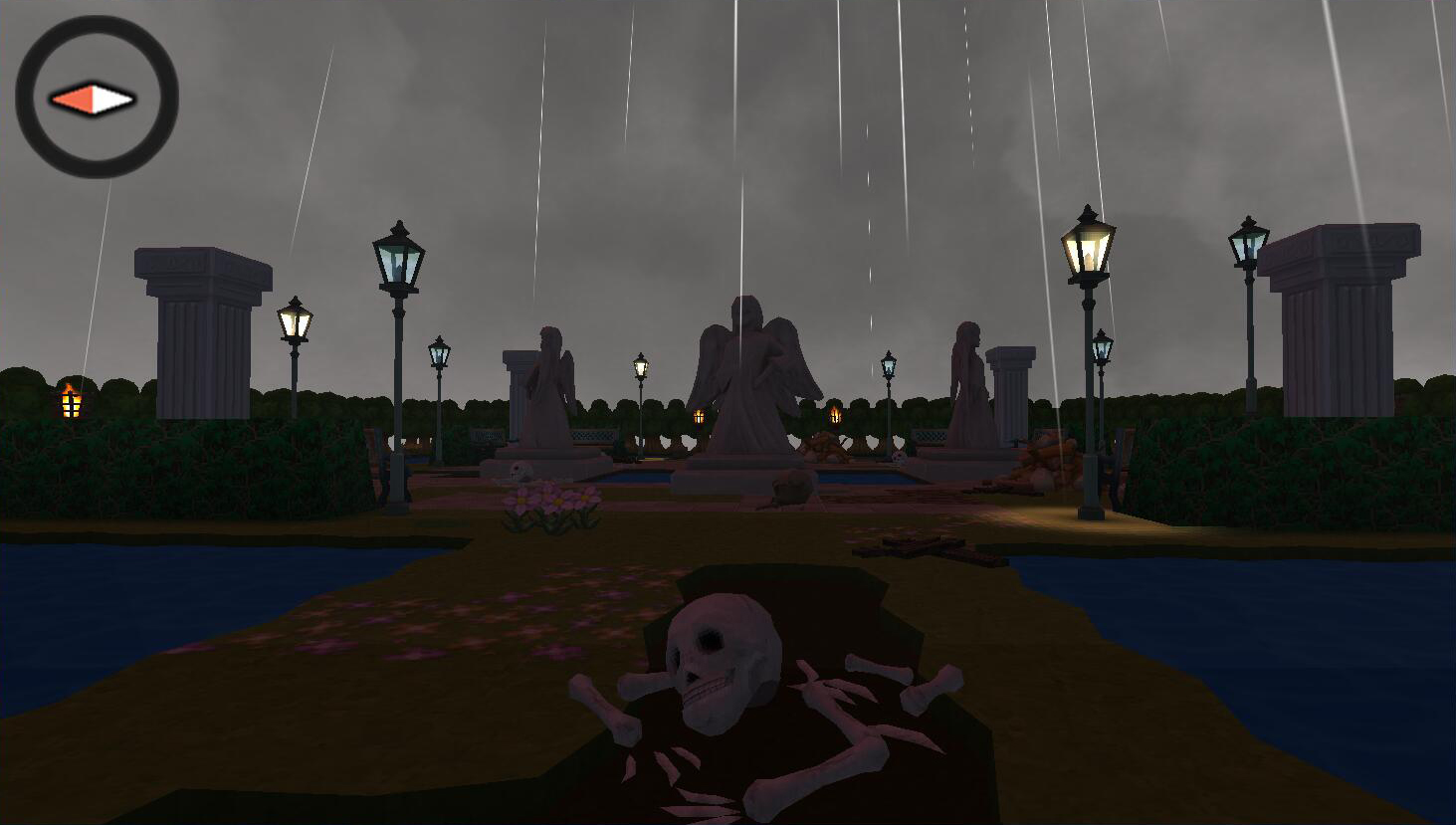The height and width of the screenshot is (825, 1456).
Task: Select the wooden cross on the ground
Action: (911, 543)
